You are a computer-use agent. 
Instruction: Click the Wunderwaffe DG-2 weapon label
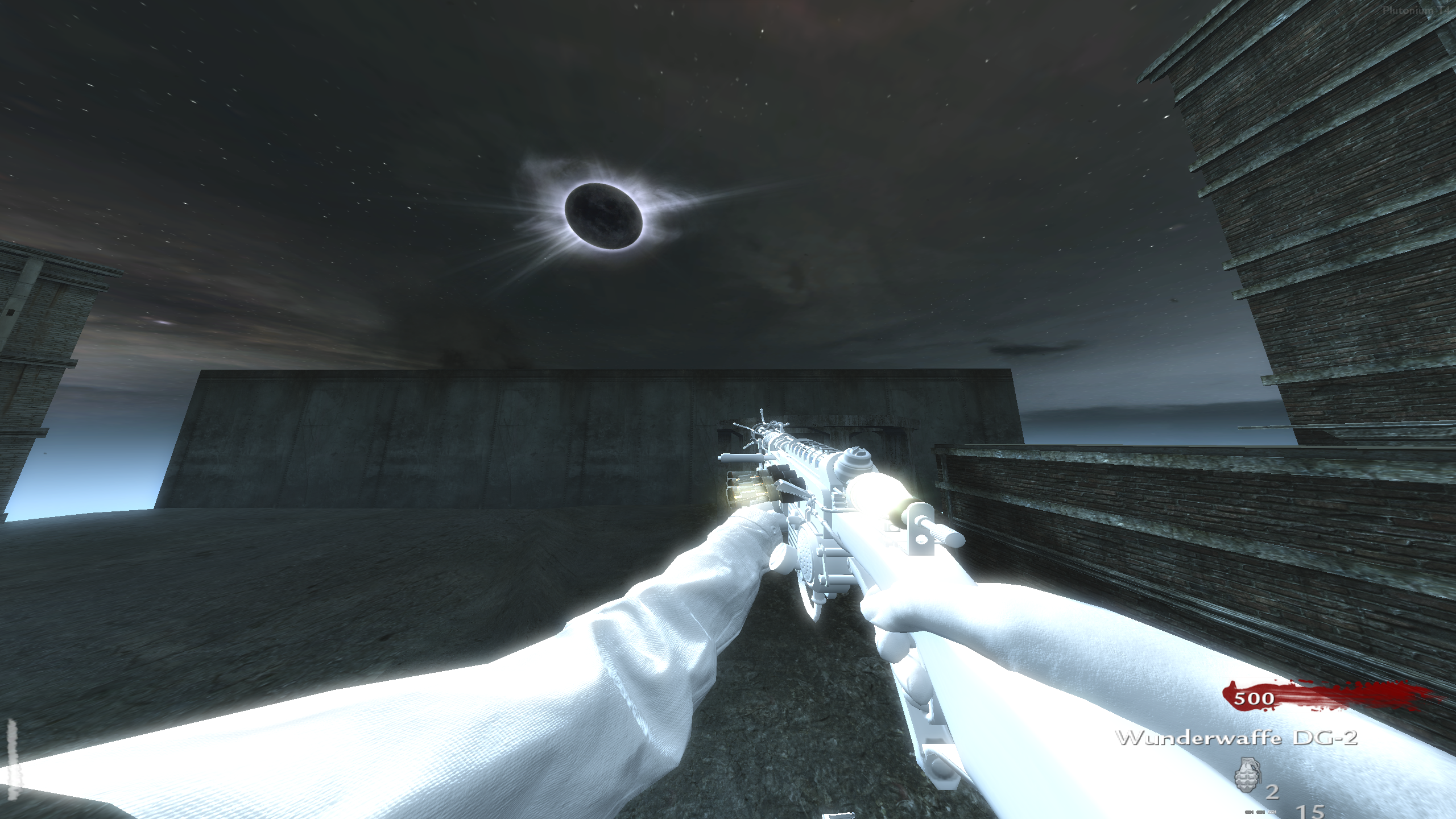coord(1236,738)
